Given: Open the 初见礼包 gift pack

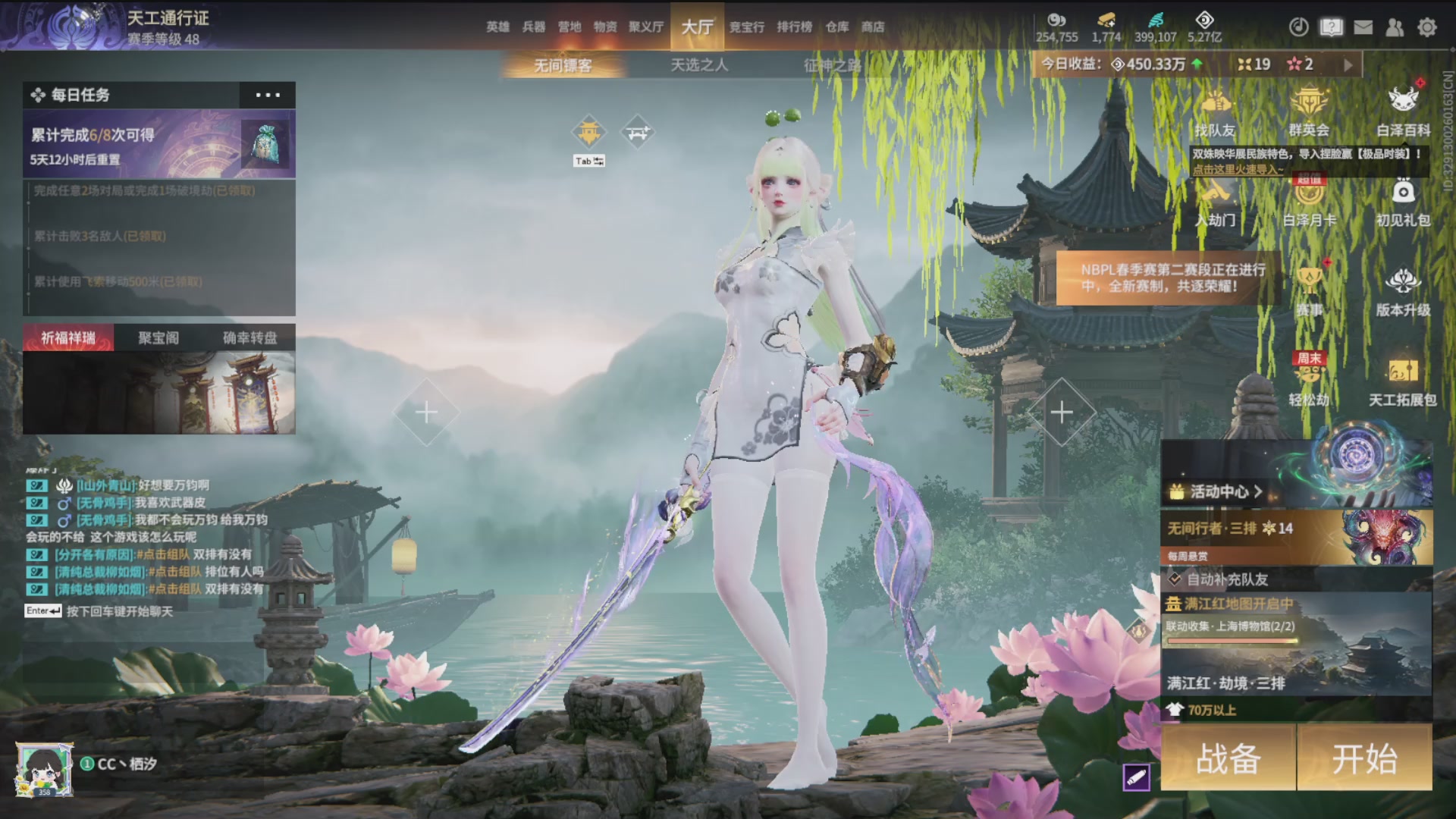Looking at the screenshot, I should (1403, 202).
